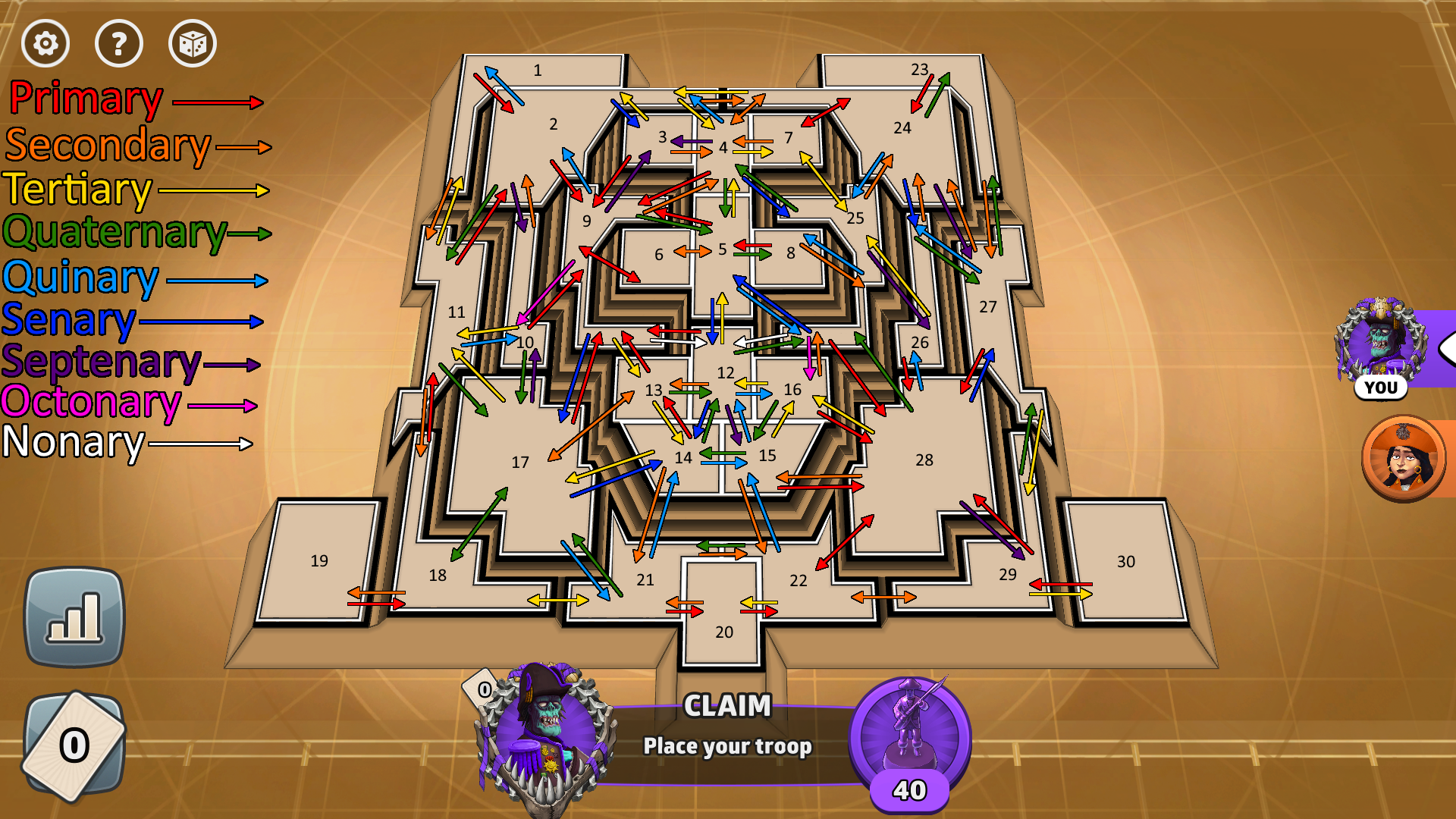Claim territory 2
Image resolution: width=1456 pixels, height=819 pixels.
(x=553, y=124)
